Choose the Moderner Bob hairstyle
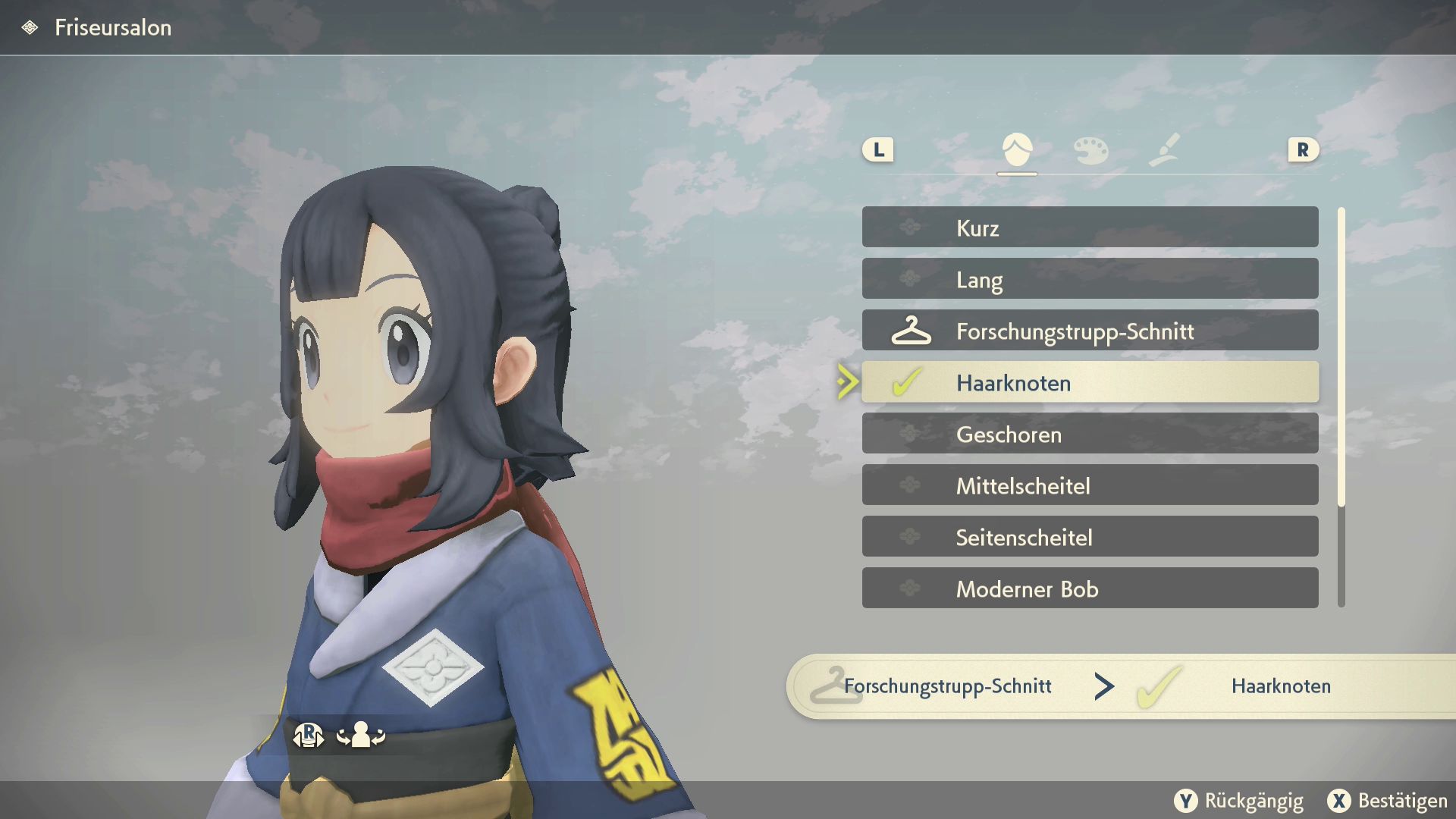 (1090, 588)
